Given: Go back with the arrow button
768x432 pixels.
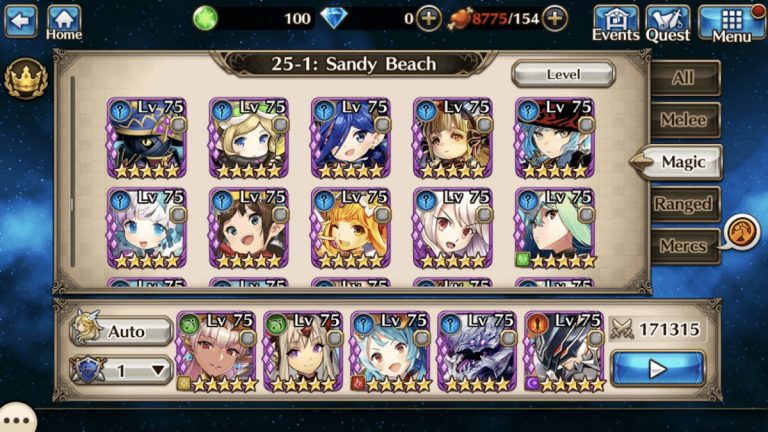Looking at the screenshot, I should click(x=20, y=19).
